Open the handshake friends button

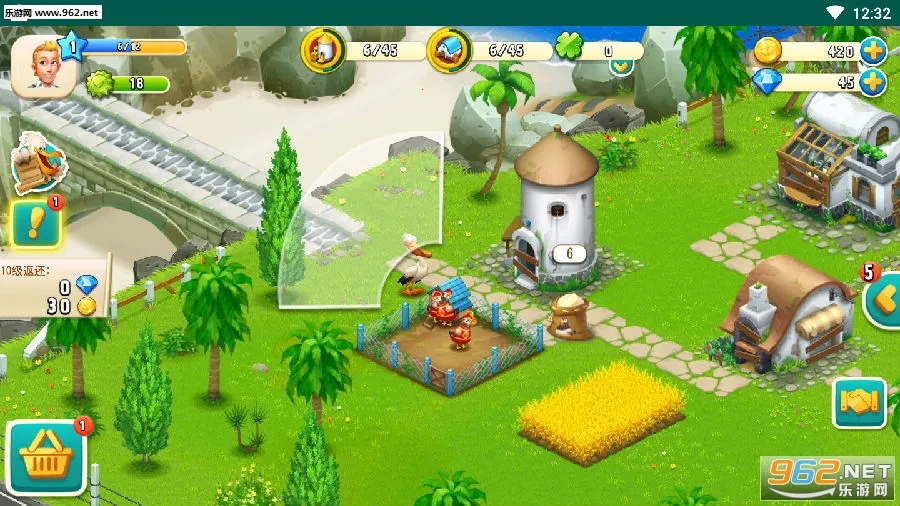tap(859, 403)
